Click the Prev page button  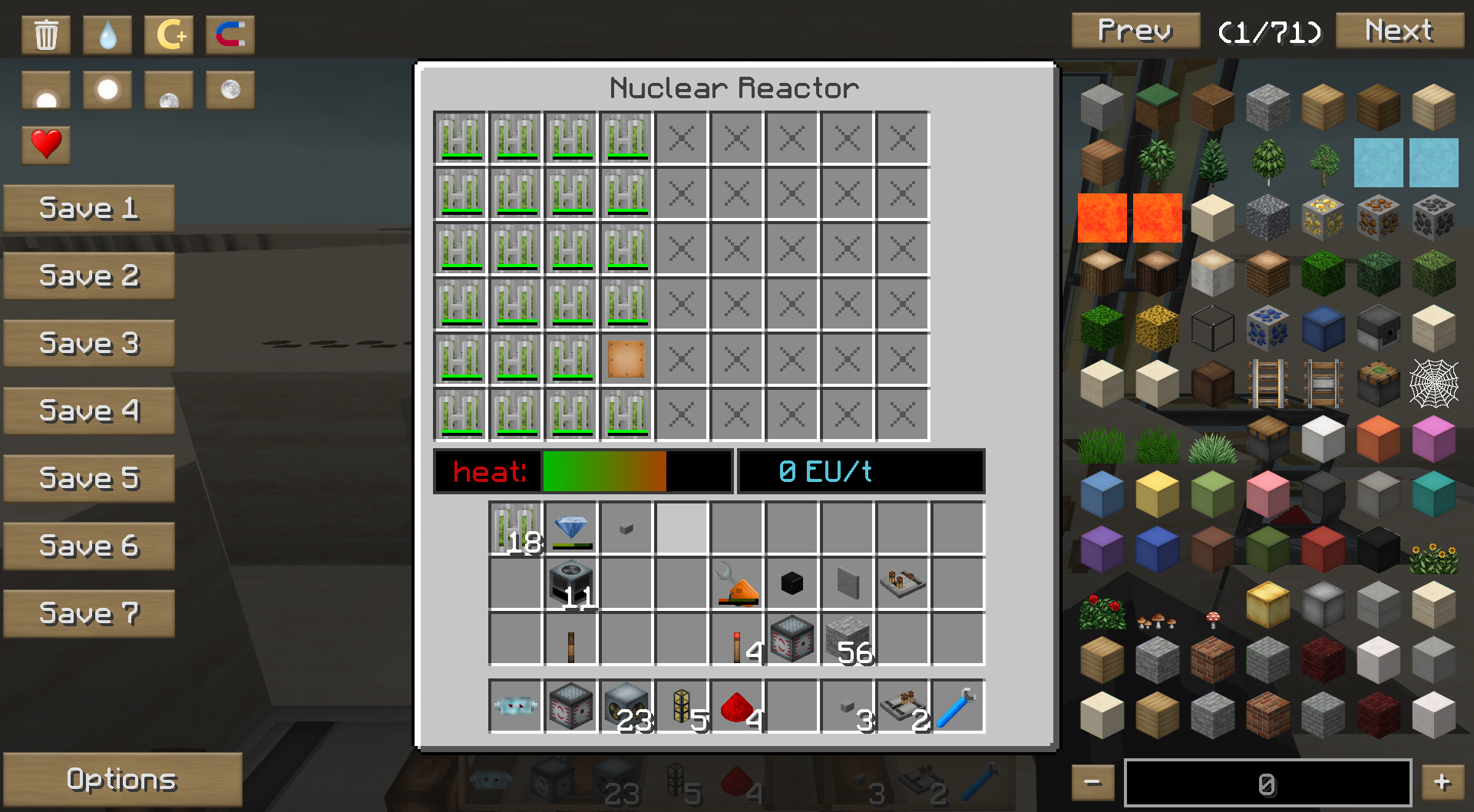1135,31
